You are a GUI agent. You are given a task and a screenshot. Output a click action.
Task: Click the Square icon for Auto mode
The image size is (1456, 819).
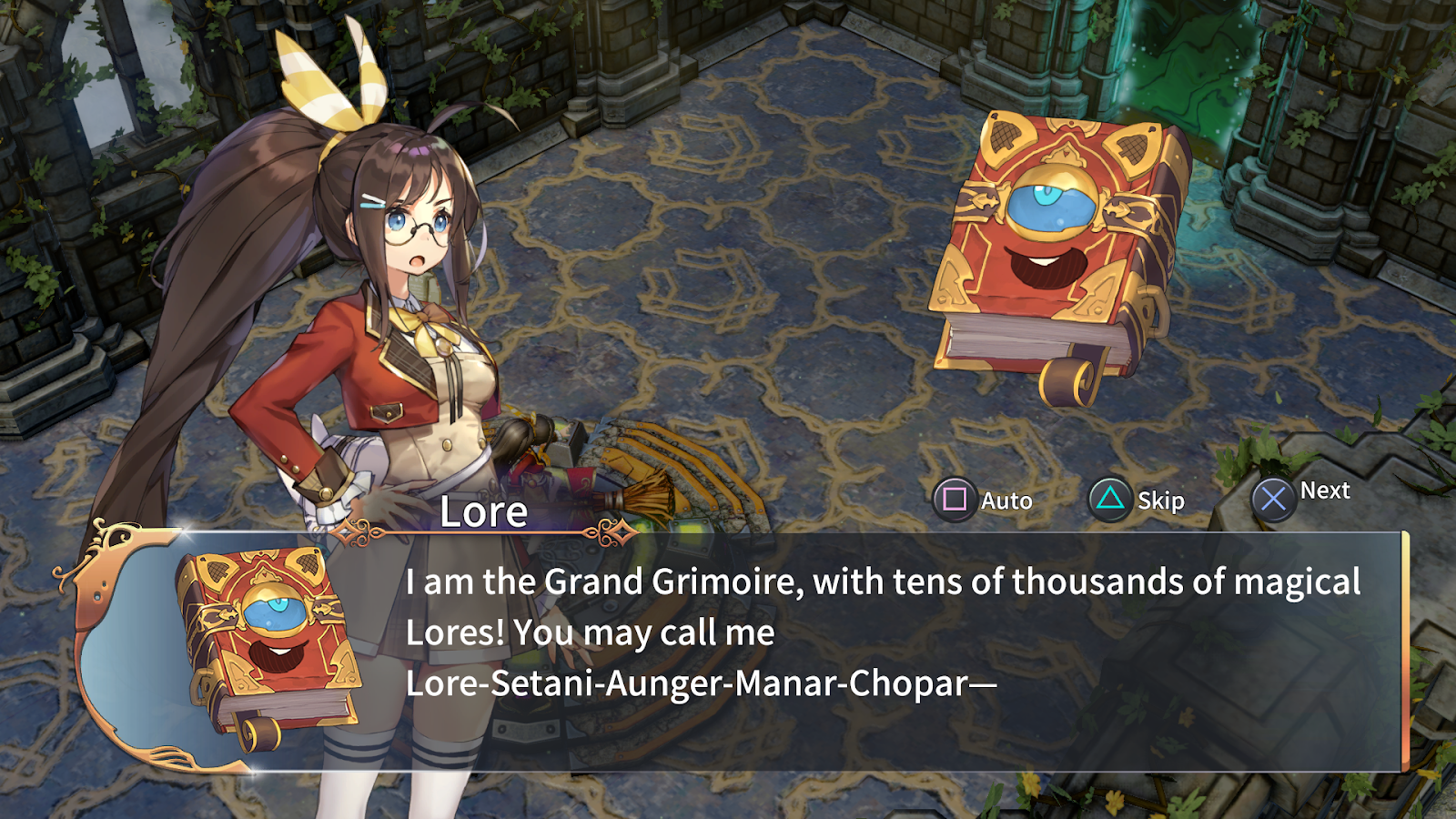pyautogui.click(x=953, y=500)
